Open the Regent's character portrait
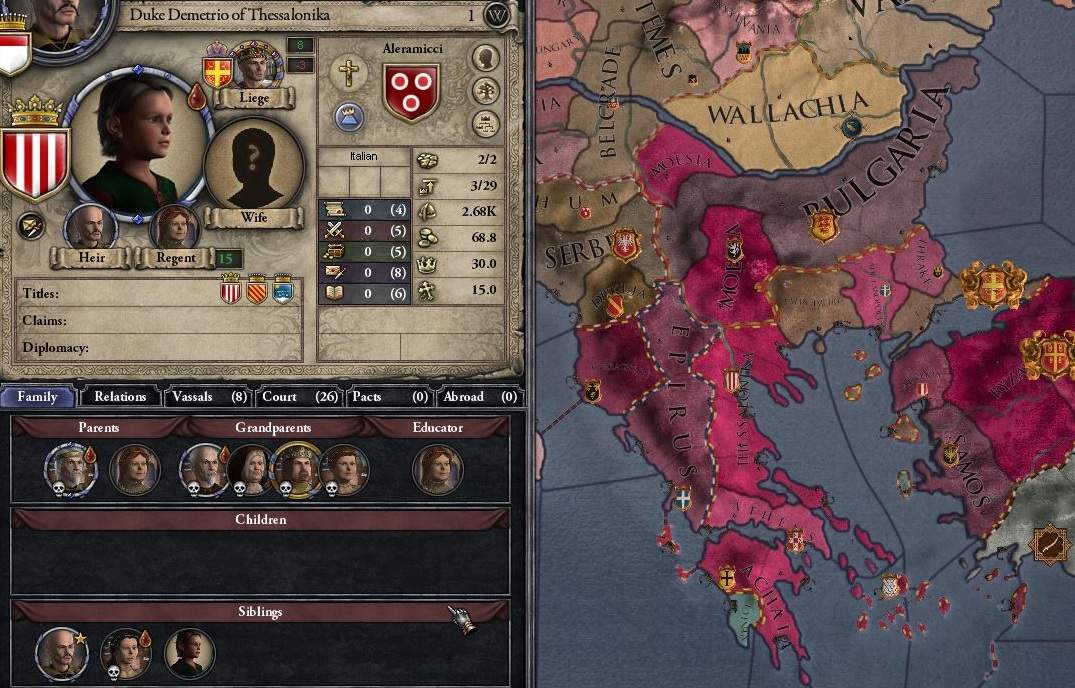 point(174,226)
